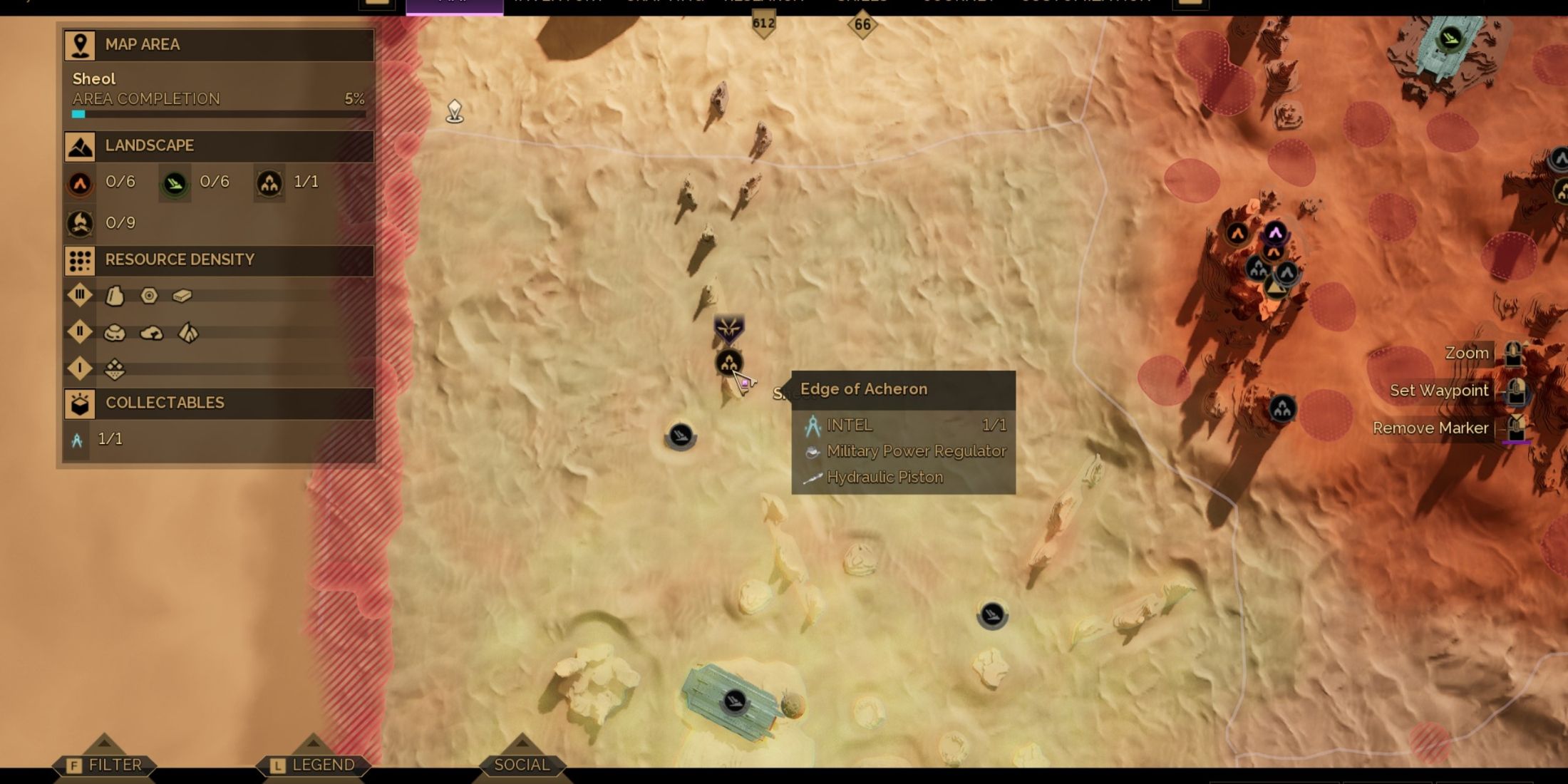Click the purple winged marker above the cave
Screen dimensions: 1568x784
728,329
